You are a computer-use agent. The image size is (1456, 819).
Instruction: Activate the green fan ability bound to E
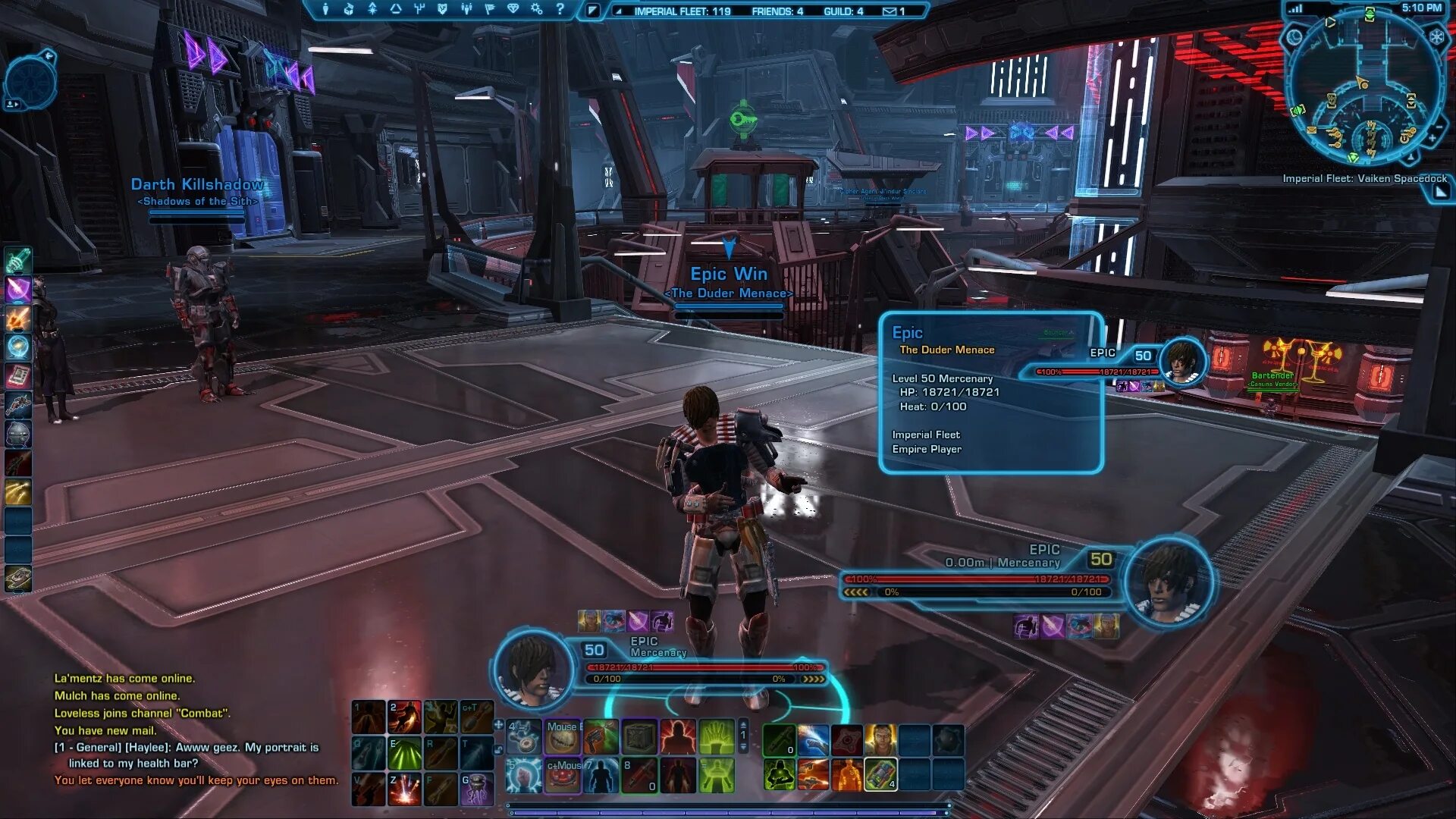click(x=404, y=753)
